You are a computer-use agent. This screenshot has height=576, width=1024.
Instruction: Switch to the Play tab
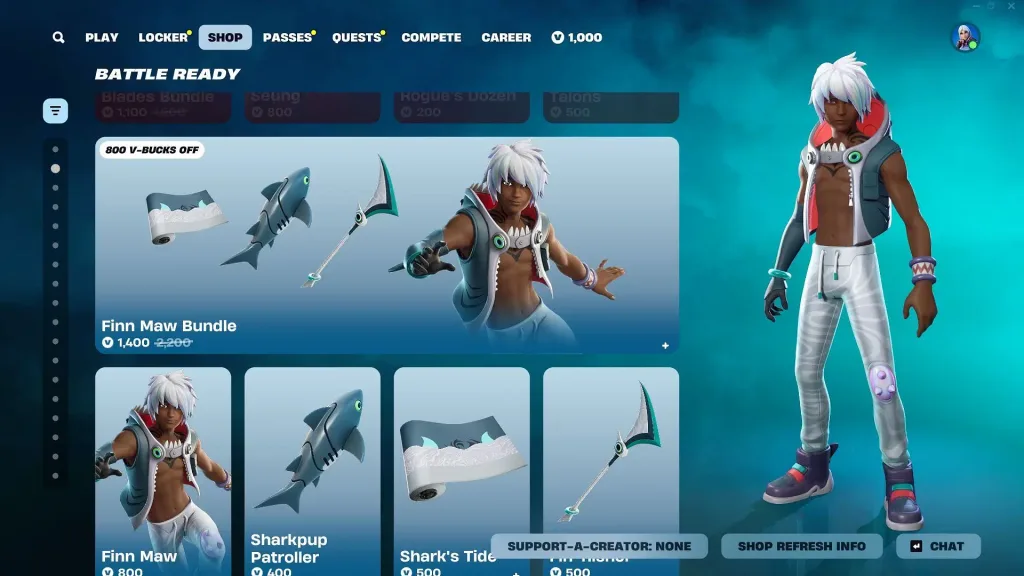pos(102,38)
